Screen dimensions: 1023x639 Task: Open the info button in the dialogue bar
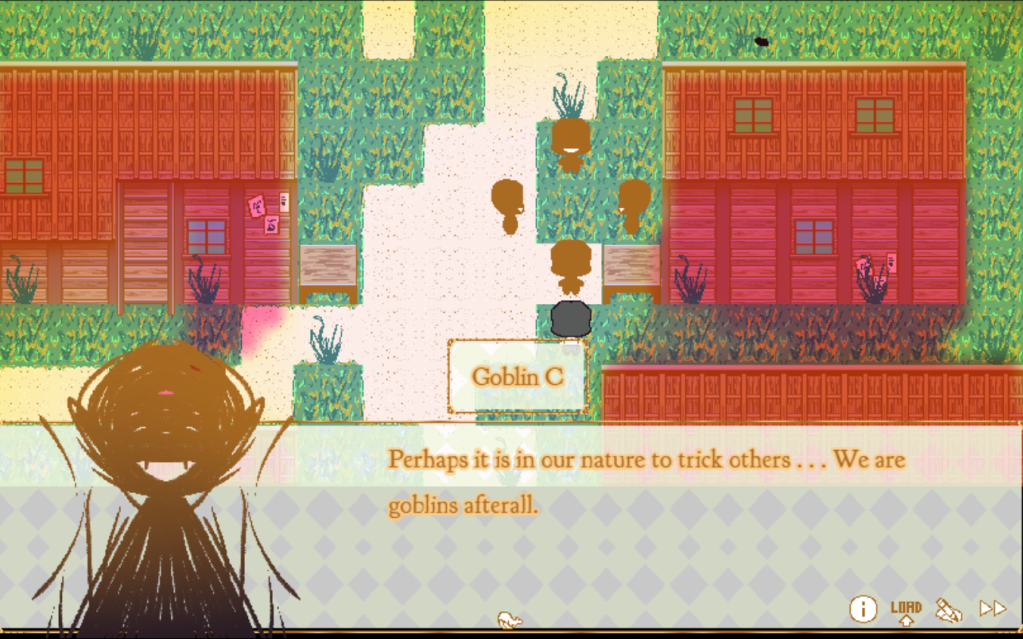[863, 608]
